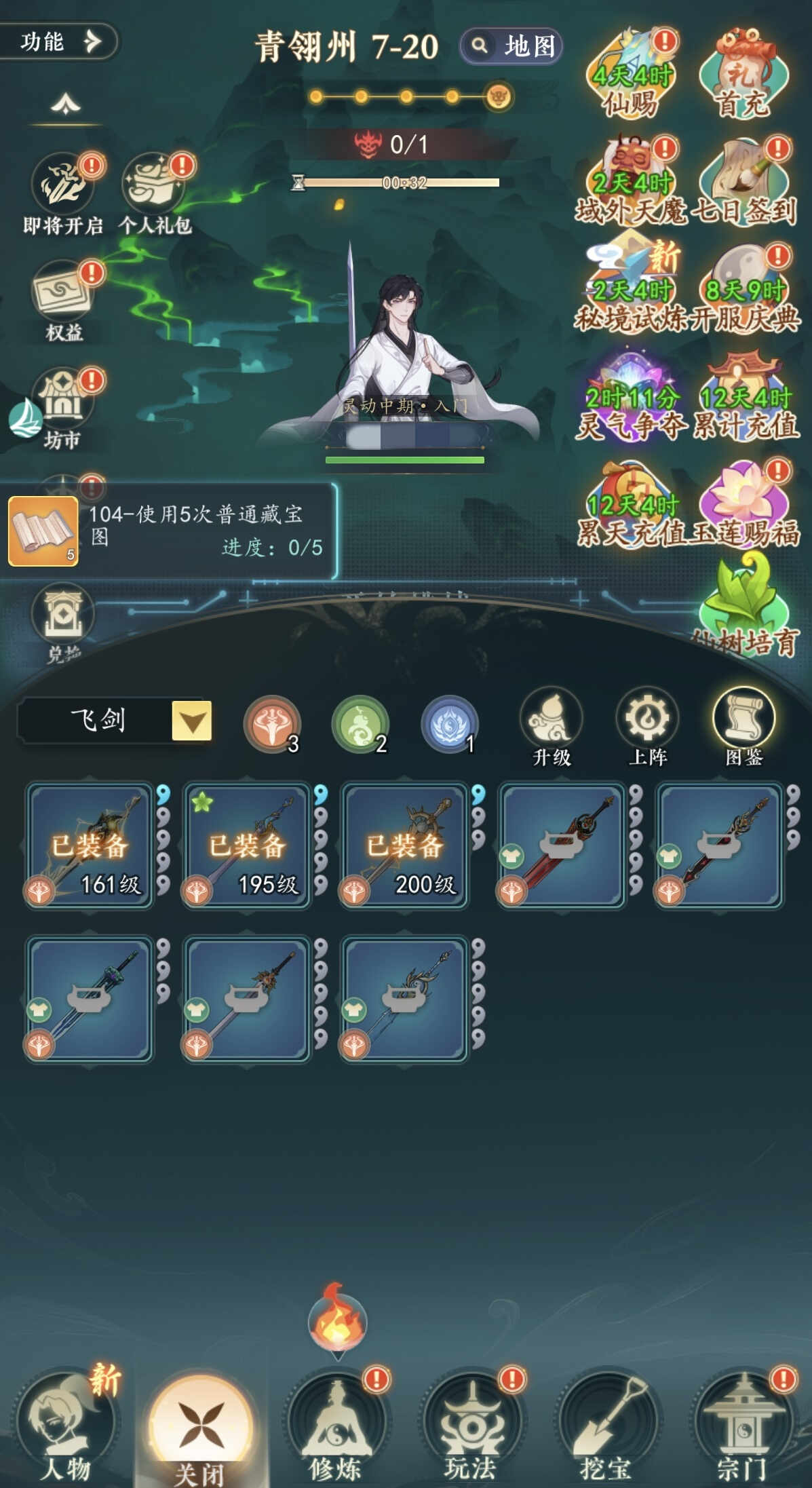
Task: Select the equipped level 200 flying sword
Action: 404,845
